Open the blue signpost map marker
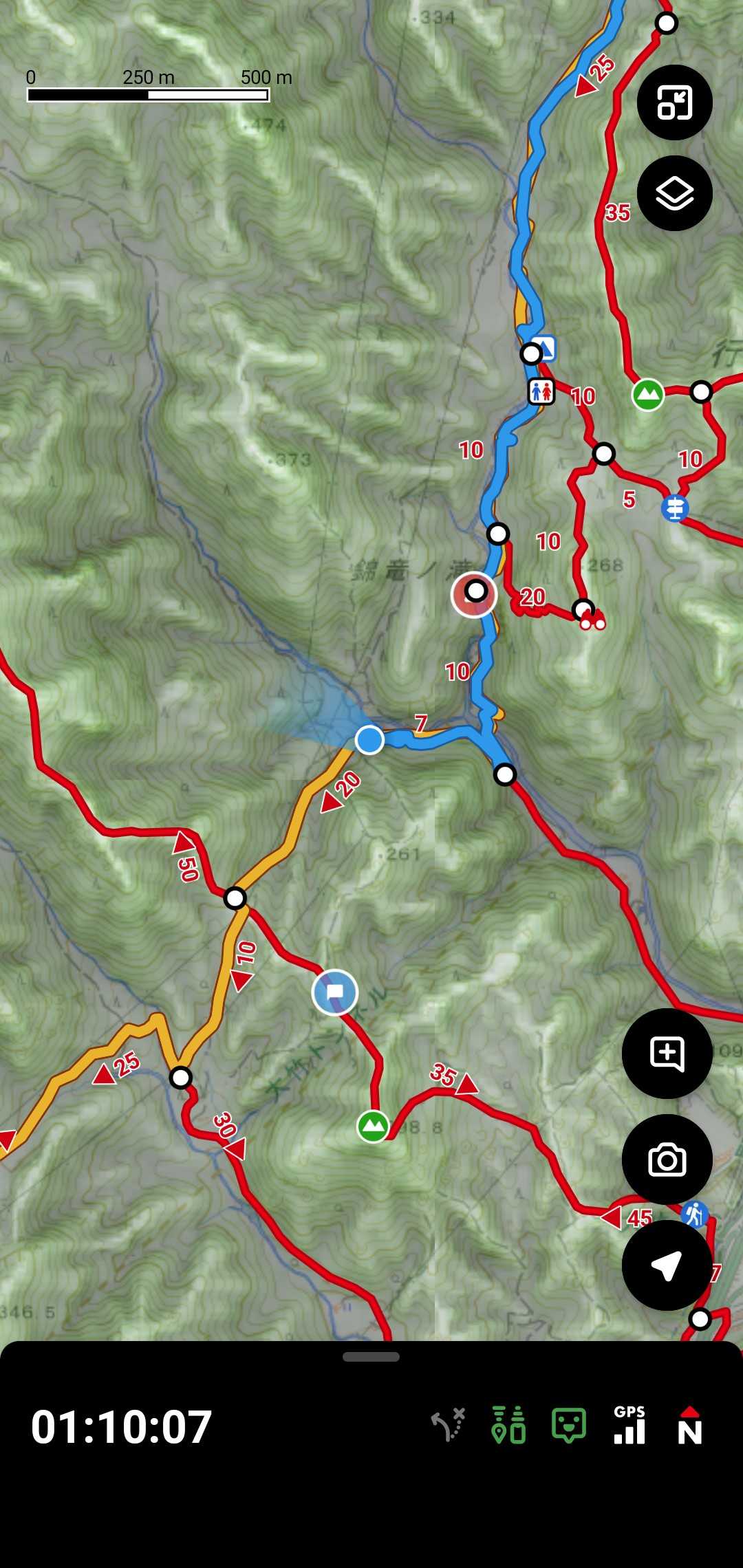 tap(675, 508)
